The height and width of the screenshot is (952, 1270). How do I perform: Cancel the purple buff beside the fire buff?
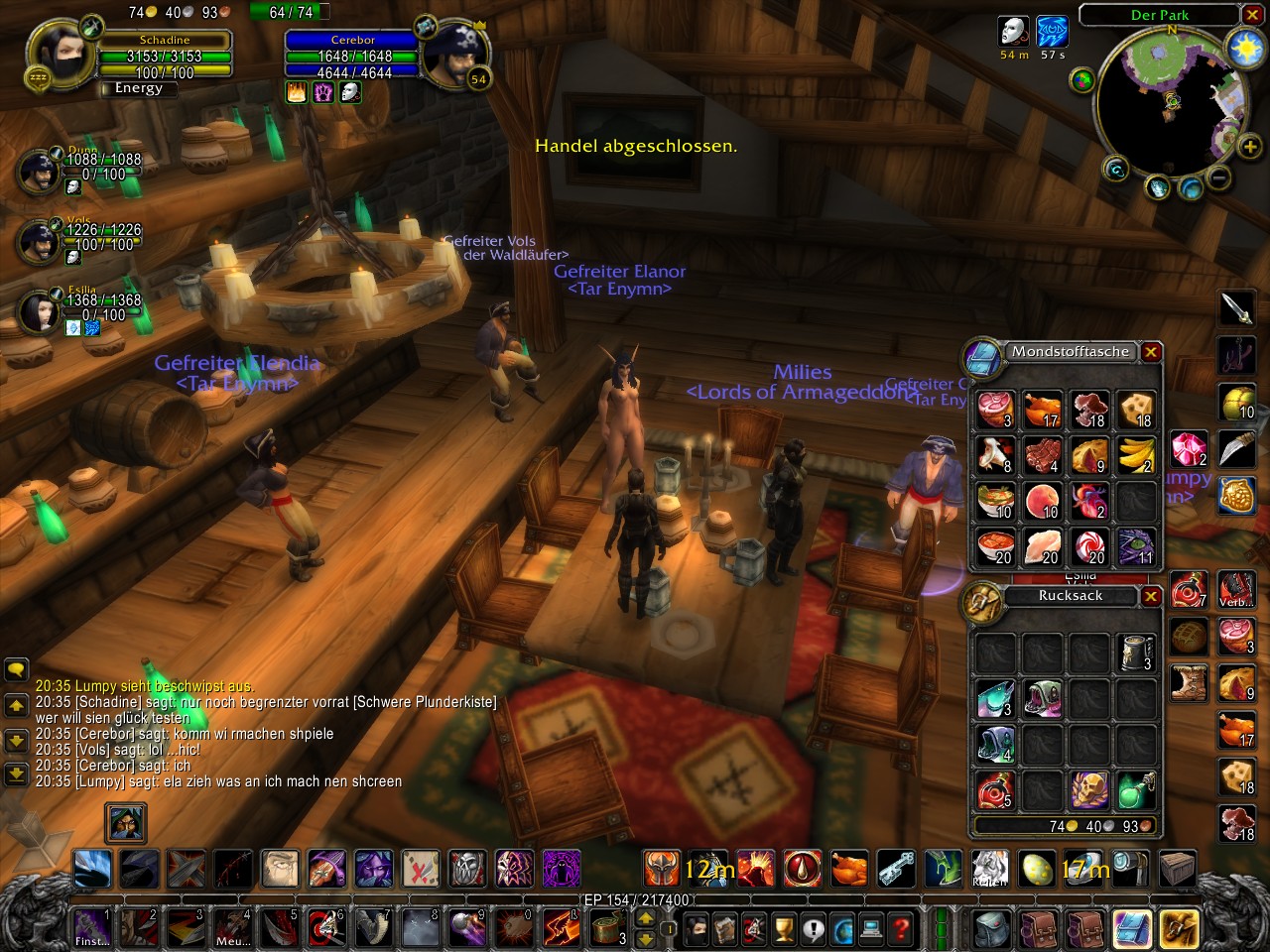[x=323, y=91]
